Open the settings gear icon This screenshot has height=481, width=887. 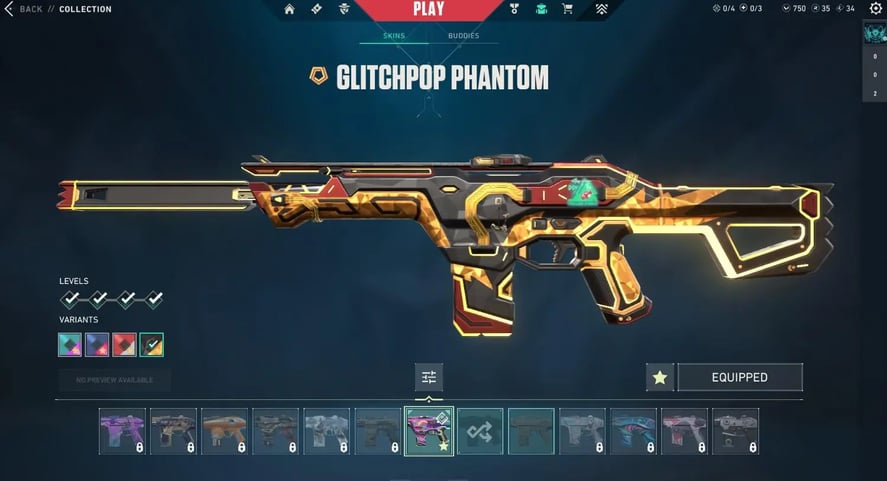(x=876, y=9)
